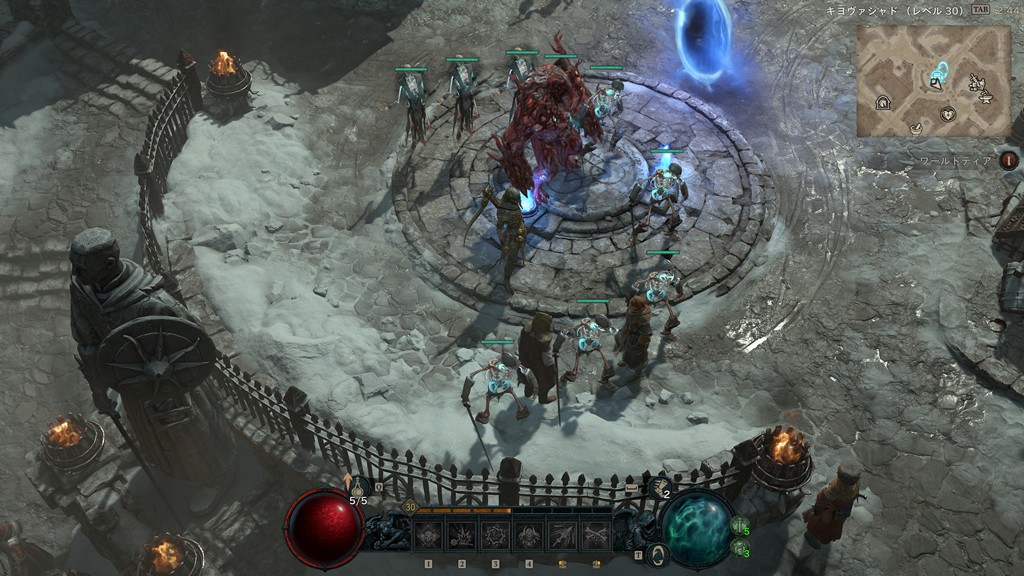
Task: Activate the second skill slot ability
Action: (462, 536)
